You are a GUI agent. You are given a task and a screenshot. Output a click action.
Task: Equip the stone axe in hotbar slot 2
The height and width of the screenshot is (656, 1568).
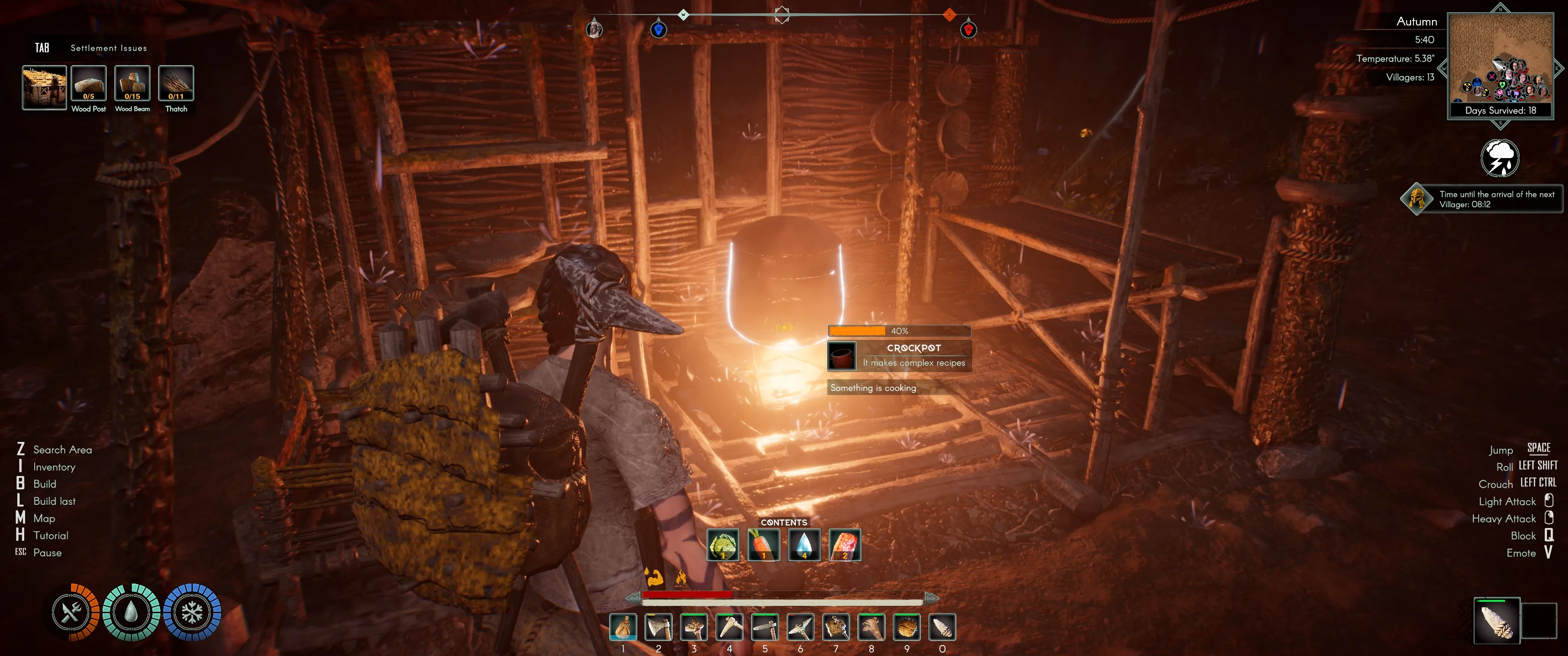pyautogui.click(x=659, y=627)
